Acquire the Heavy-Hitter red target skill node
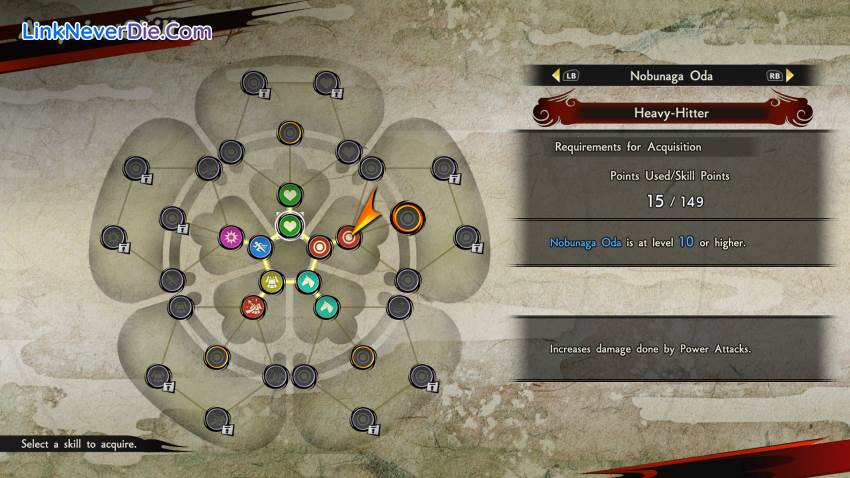The height and width of the screenshot is (478, 850). pyautogui.click(x=348, y=237)
